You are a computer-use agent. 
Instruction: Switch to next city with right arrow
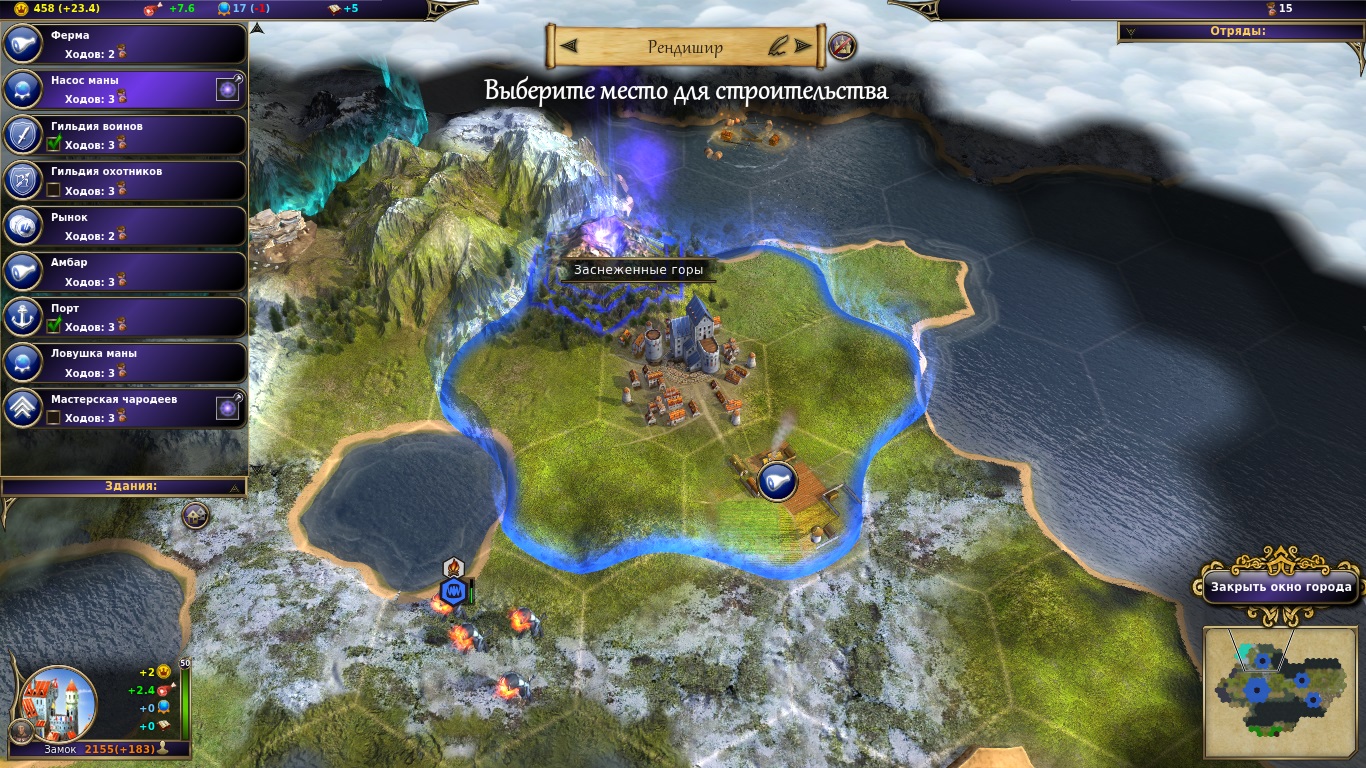802,46
